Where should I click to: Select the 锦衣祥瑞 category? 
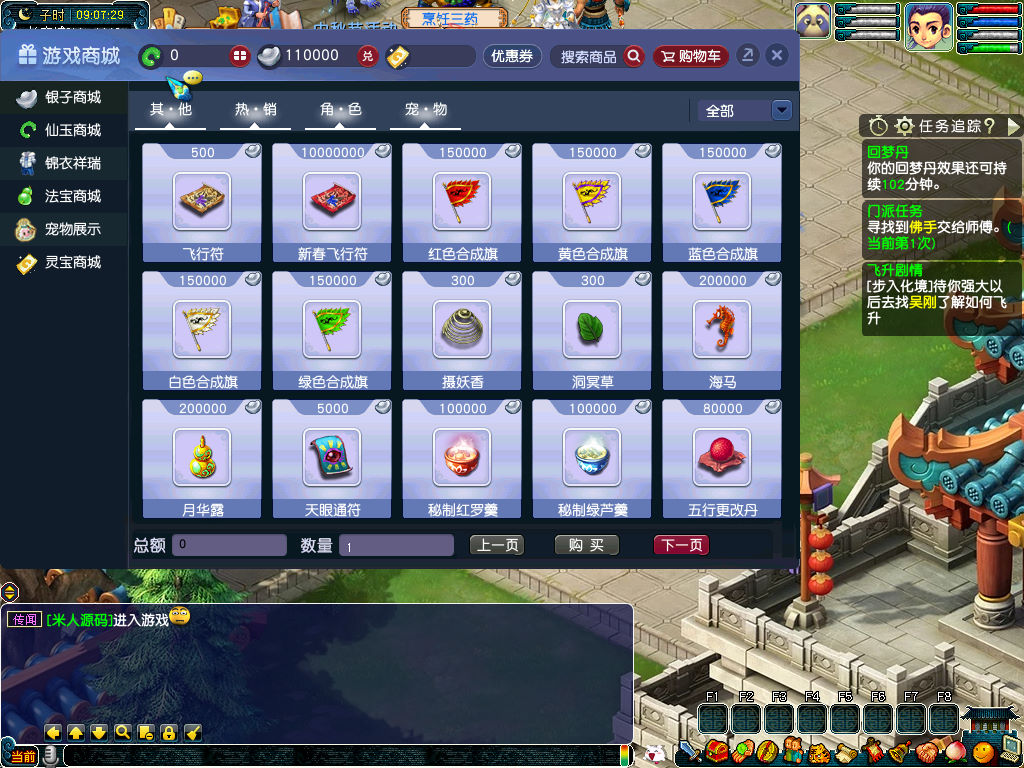point(62,163)
